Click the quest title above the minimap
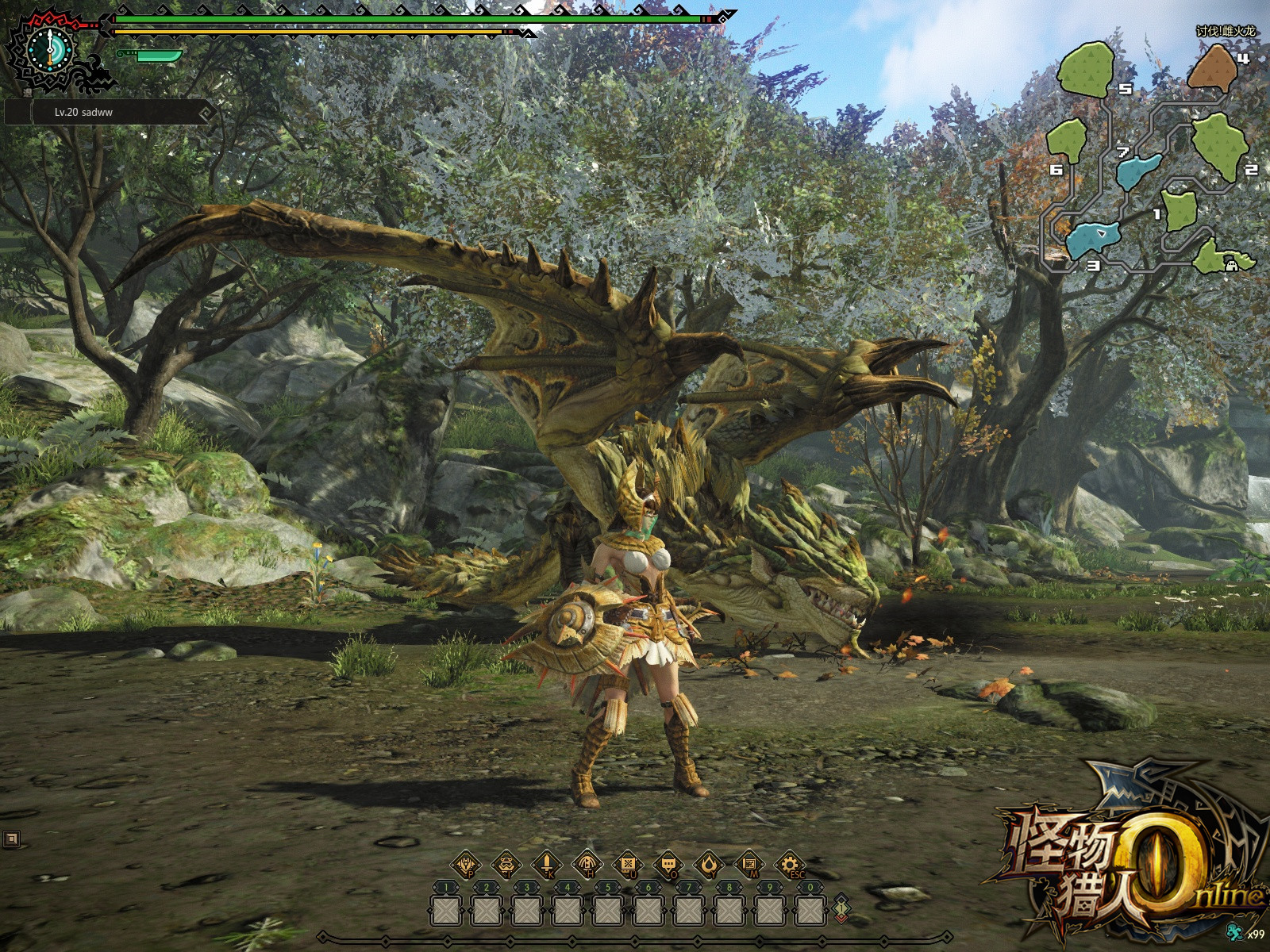 [1226, 31]
